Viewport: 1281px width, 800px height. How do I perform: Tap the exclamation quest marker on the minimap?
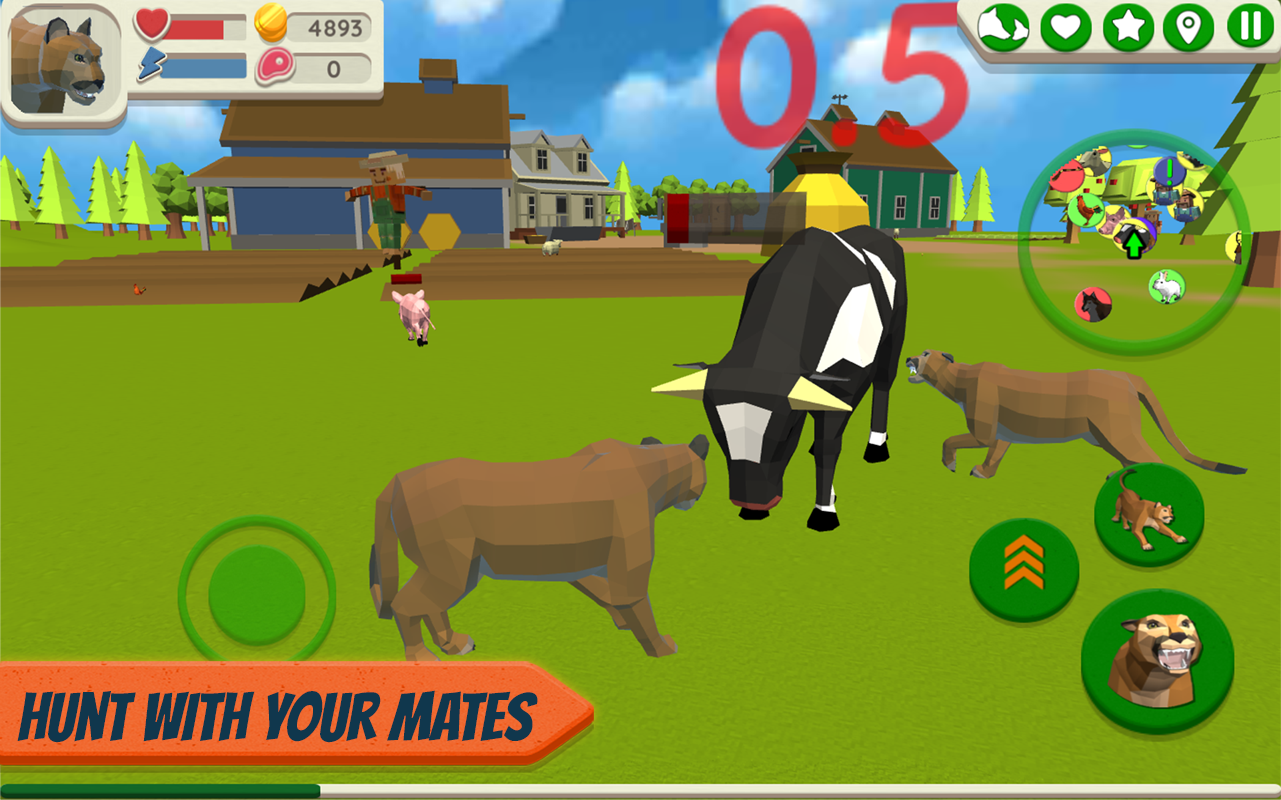(1169, 170)
